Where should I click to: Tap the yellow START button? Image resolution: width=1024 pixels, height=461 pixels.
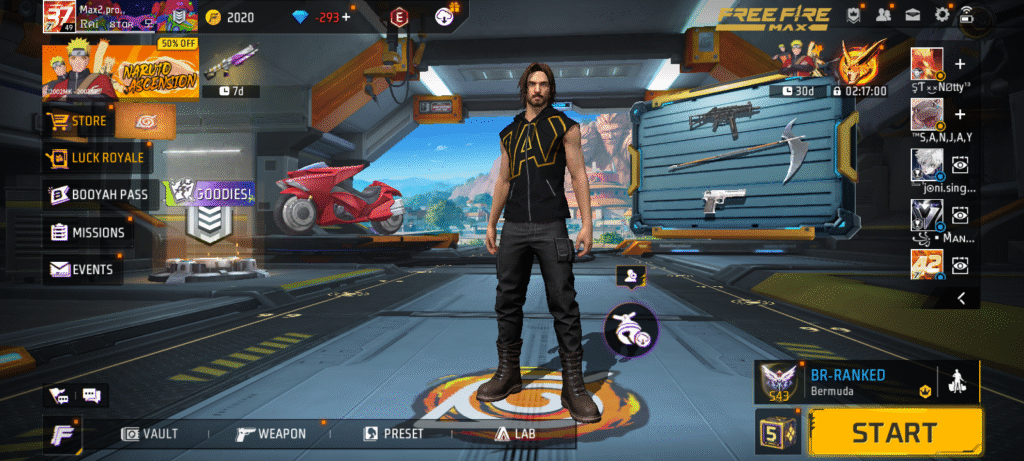tap(894, 432)
